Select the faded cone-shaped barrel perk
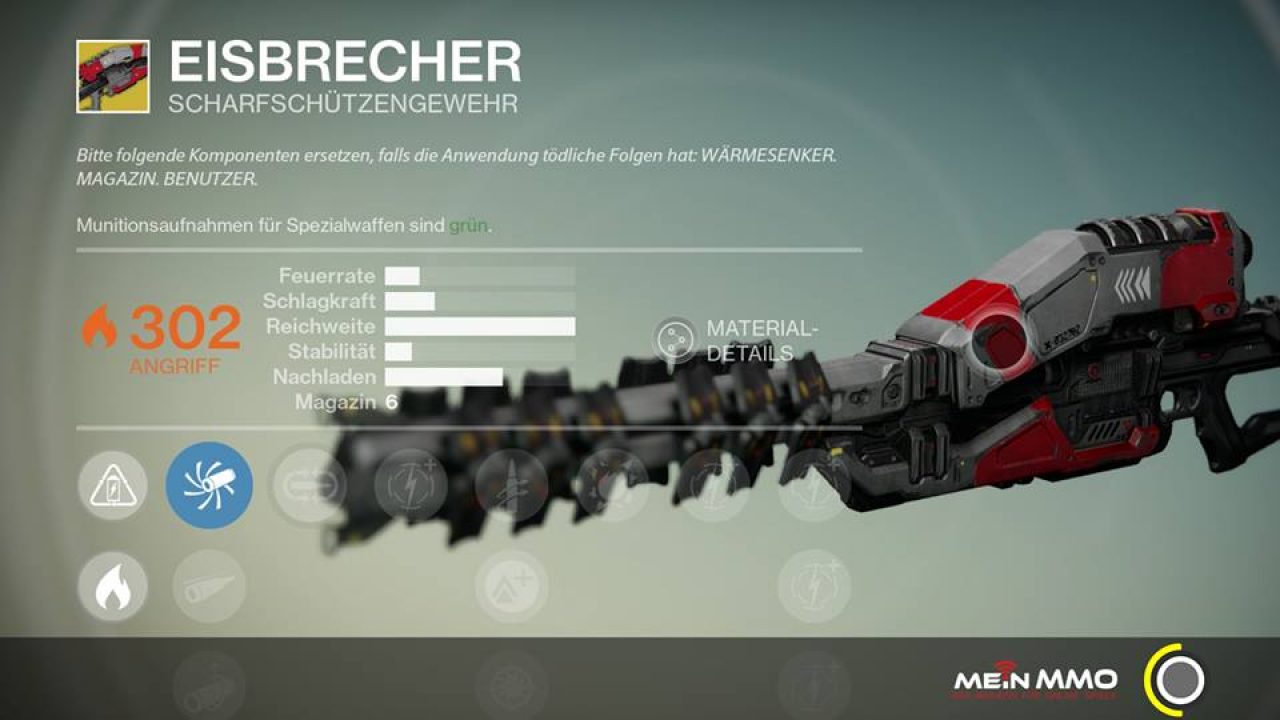Screen dimensions: 1280x720 click(209, 587)
